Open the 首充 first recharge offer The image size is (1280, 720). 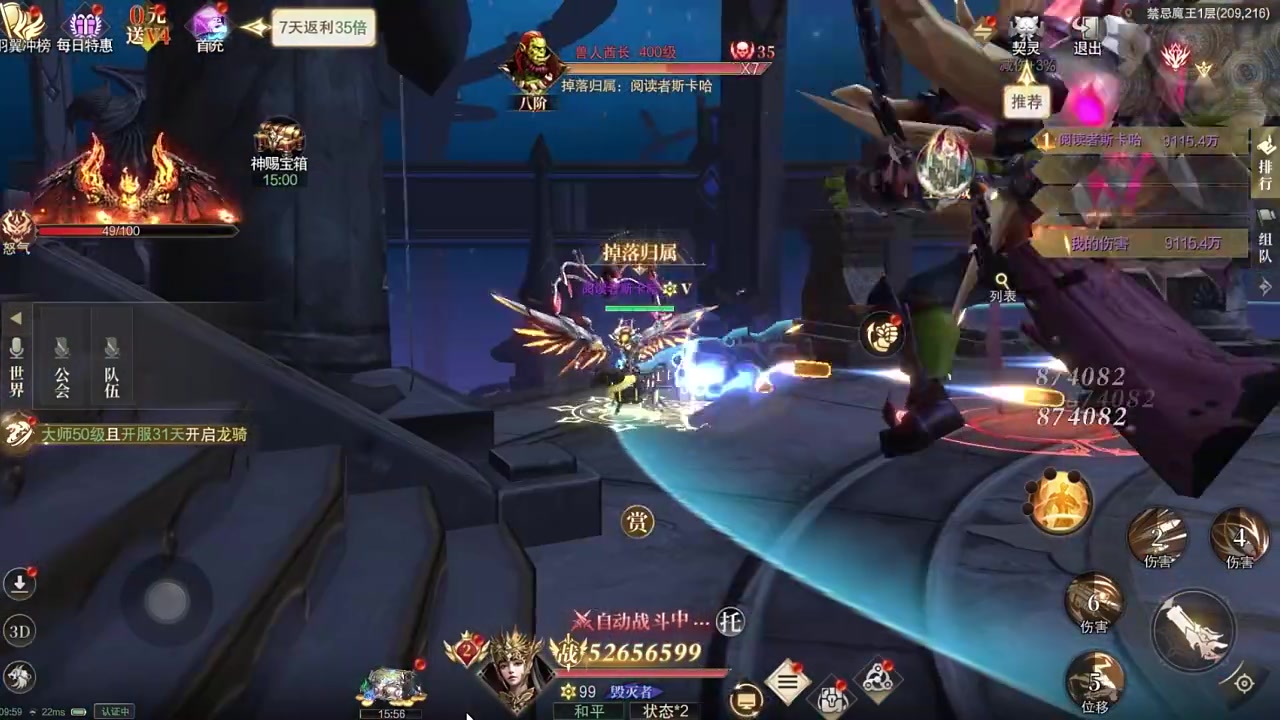tap(210, 27)
